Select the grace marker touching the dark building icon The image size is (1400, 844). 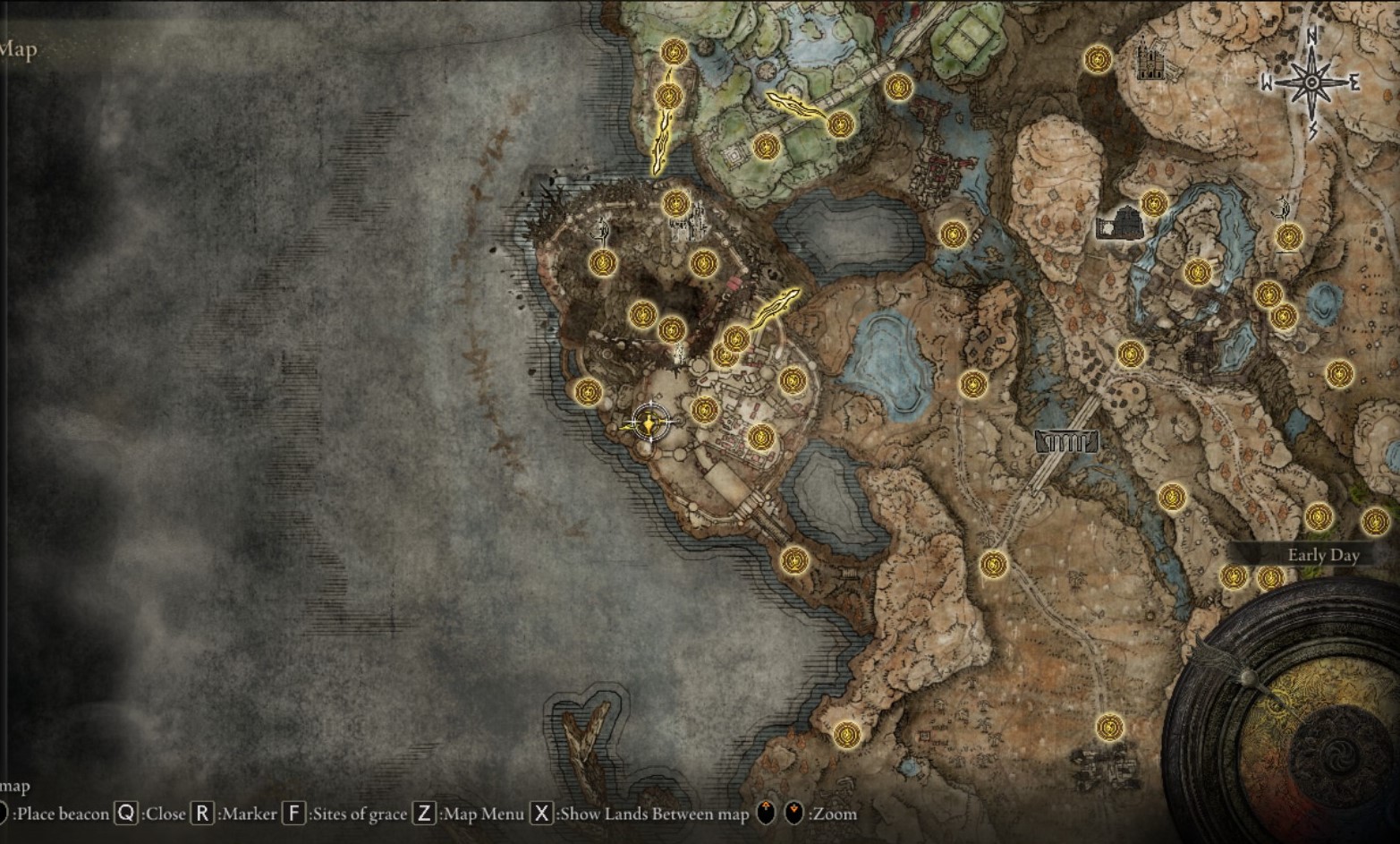pyautogui.click(x=1153, y=204)
